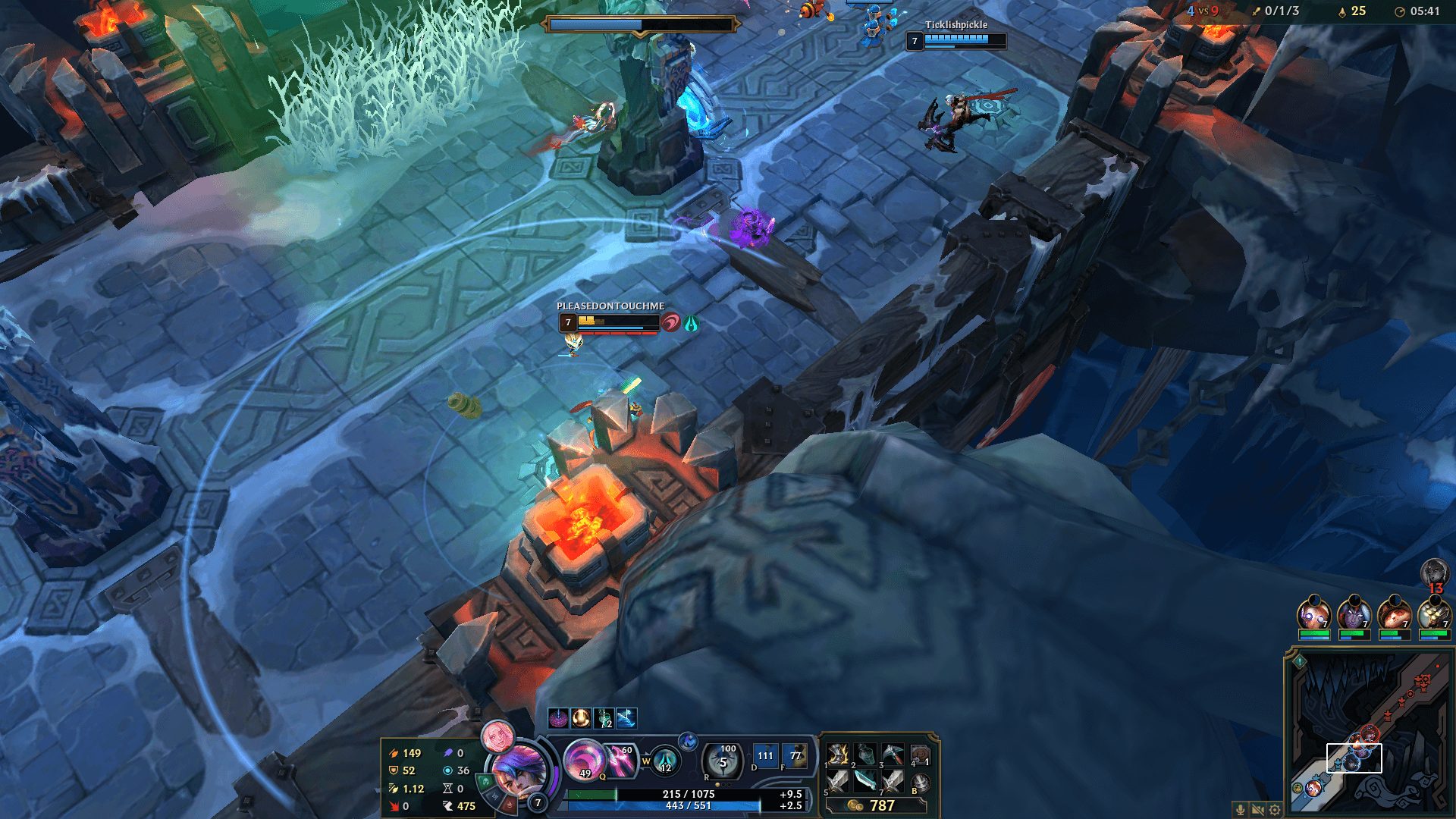Select the armor item in inventory slot 1
1456x819 pixels.
coord(836,757)
